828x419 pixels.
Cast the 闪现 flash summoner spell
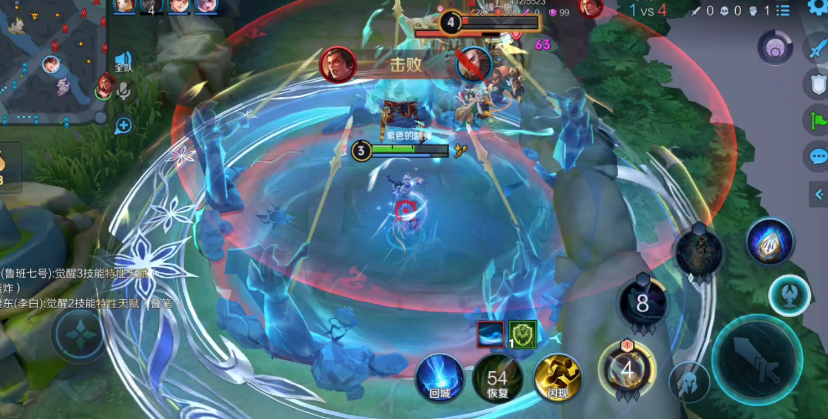point(557,378)
